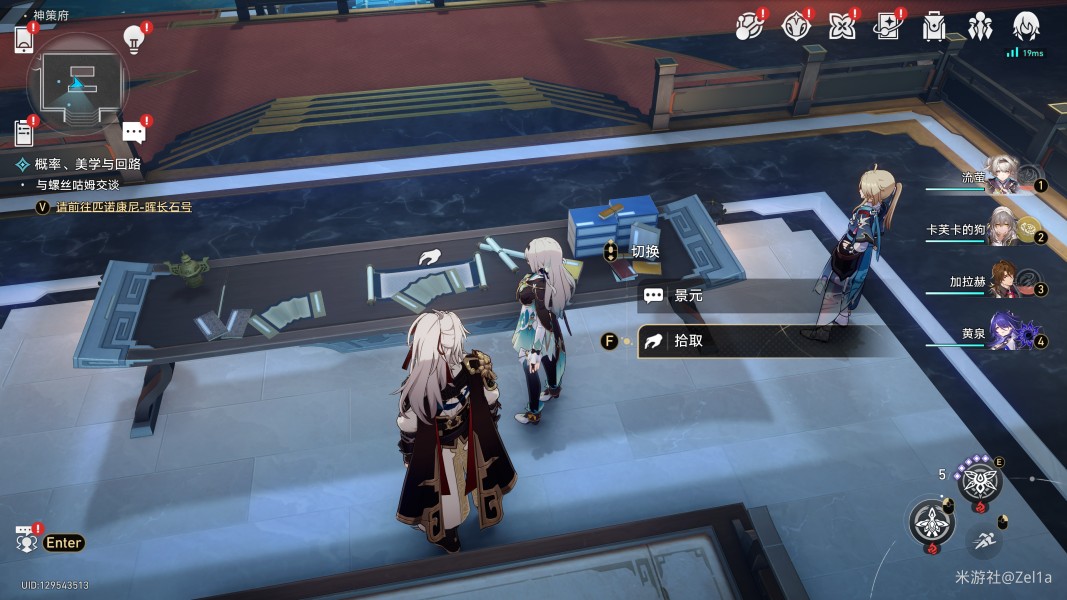
Task: Follow the link 请前往匹诺康尼-晖长石号
Action: click(124, 207)
